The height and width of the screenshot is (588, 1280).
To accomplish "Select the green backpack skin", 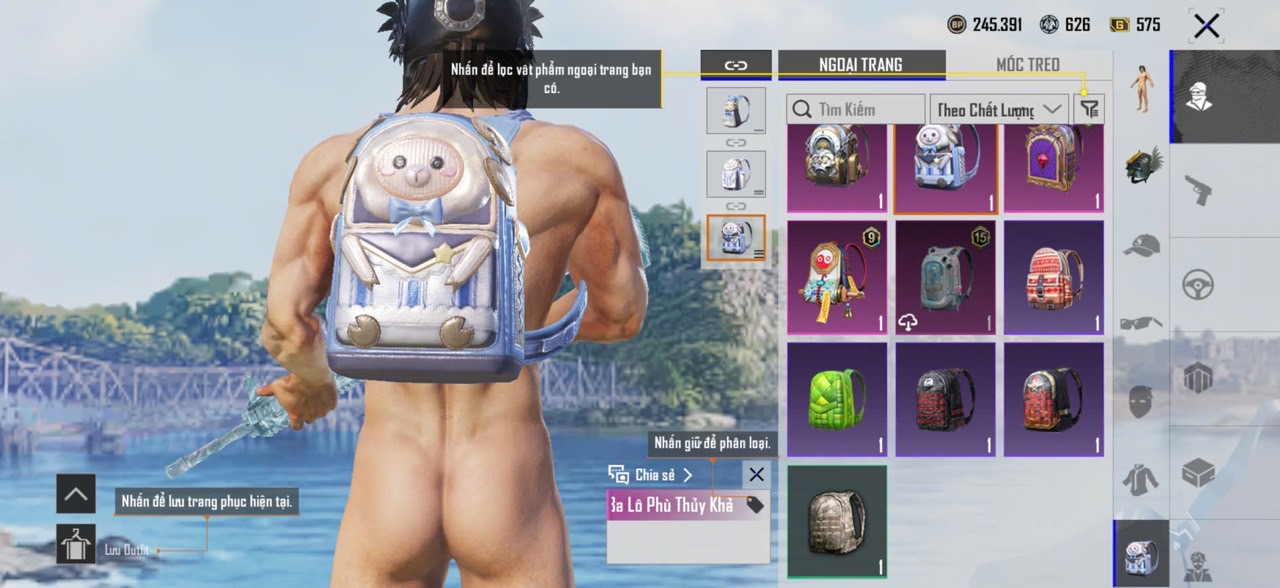I will [x=837, y=400].
